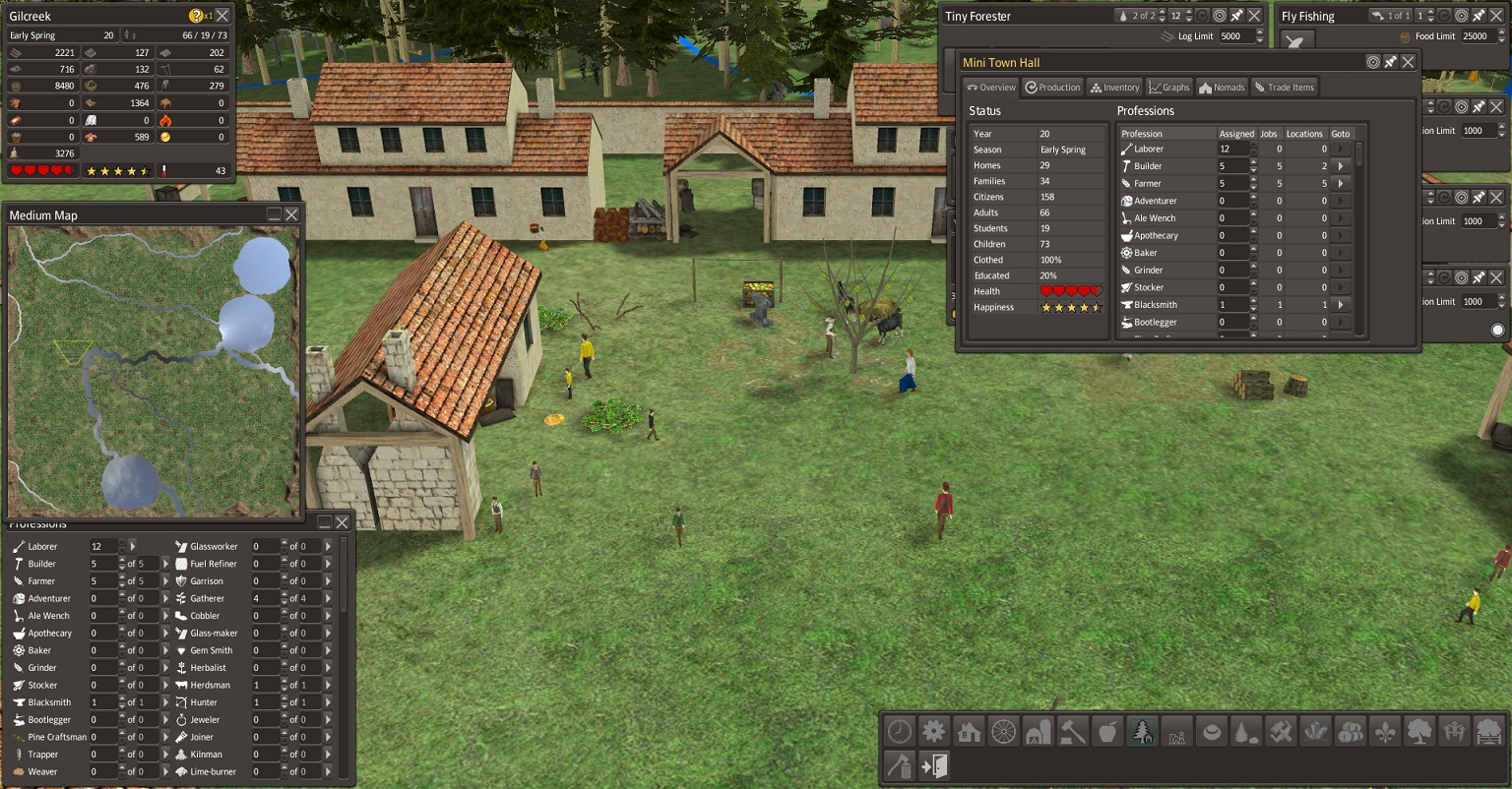The width and height of the screenshot is (1512, 789).
Task: Pin the Mini Town Hall window
Action: [x=1391, y=62]
